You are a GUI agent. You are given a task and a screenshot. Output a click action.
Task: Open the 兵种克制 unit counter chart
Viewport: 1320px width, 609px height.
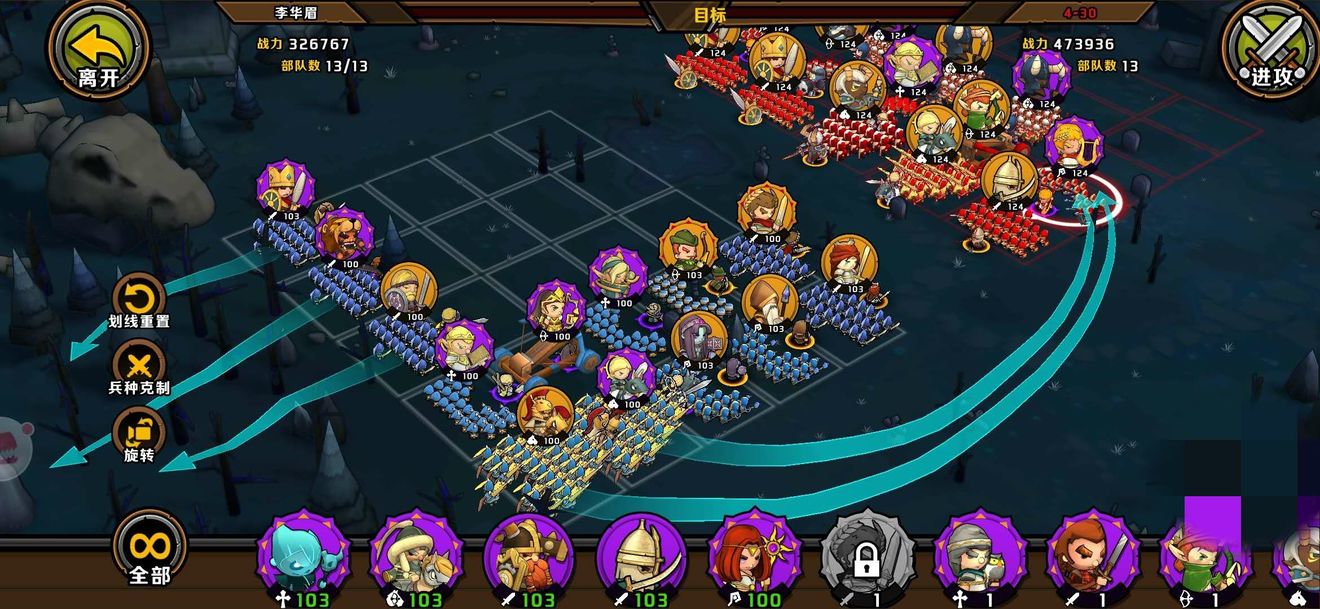click(139, 364)
